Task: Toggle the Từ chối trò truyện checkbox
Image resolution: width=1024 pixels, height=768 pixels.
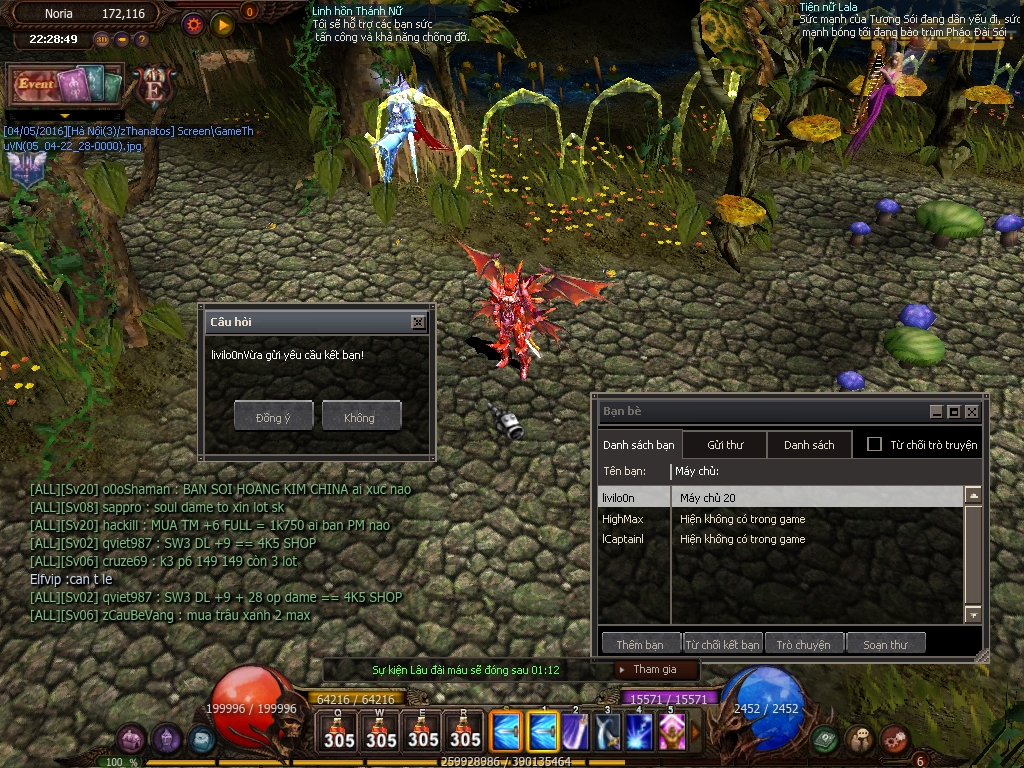Action: pyautogui.click(x=874, y=444)
